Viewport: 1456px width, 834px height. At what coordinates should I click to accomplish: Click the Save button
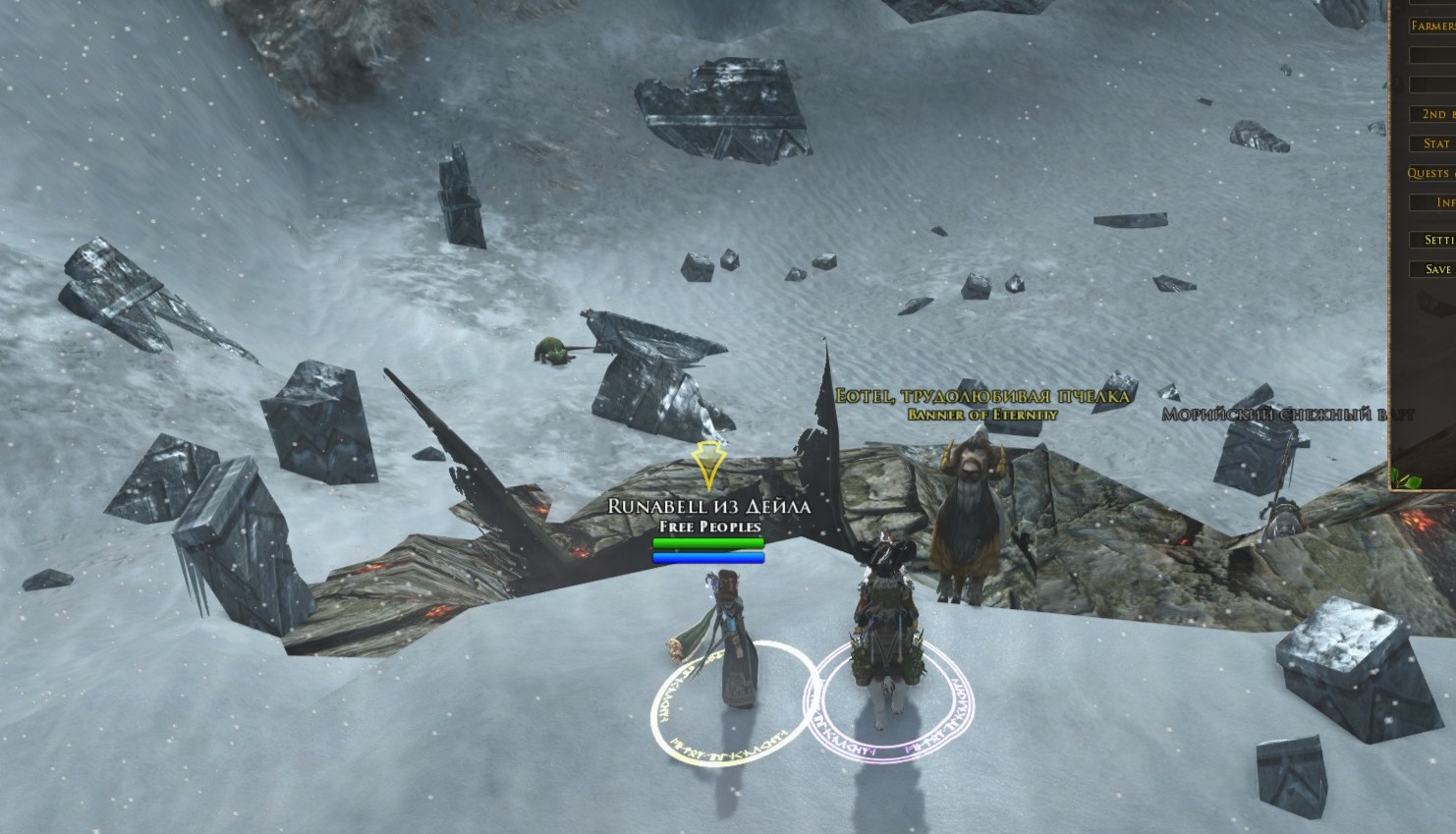(1436, 269)
